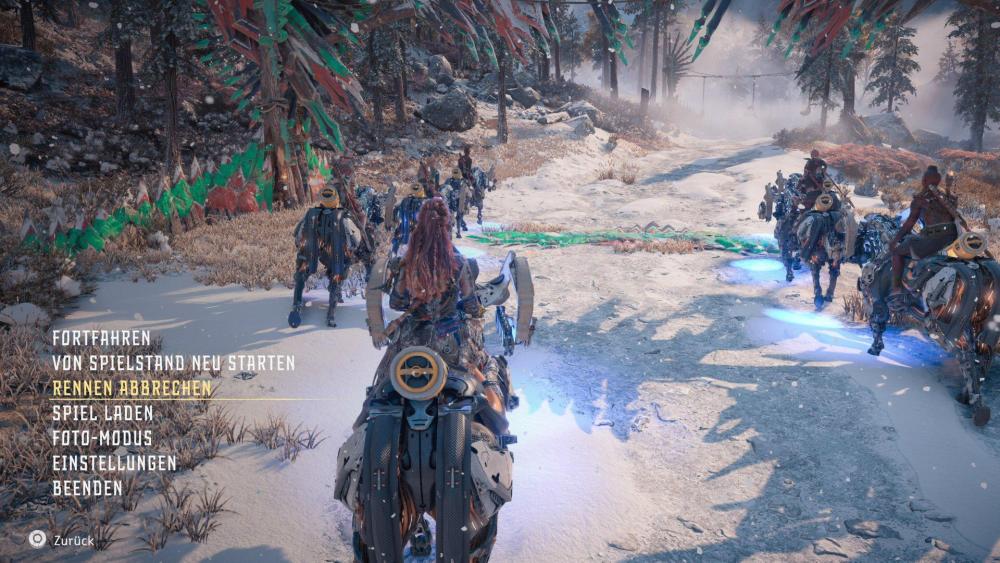Select Beenden to exit the game

point(87,488)
